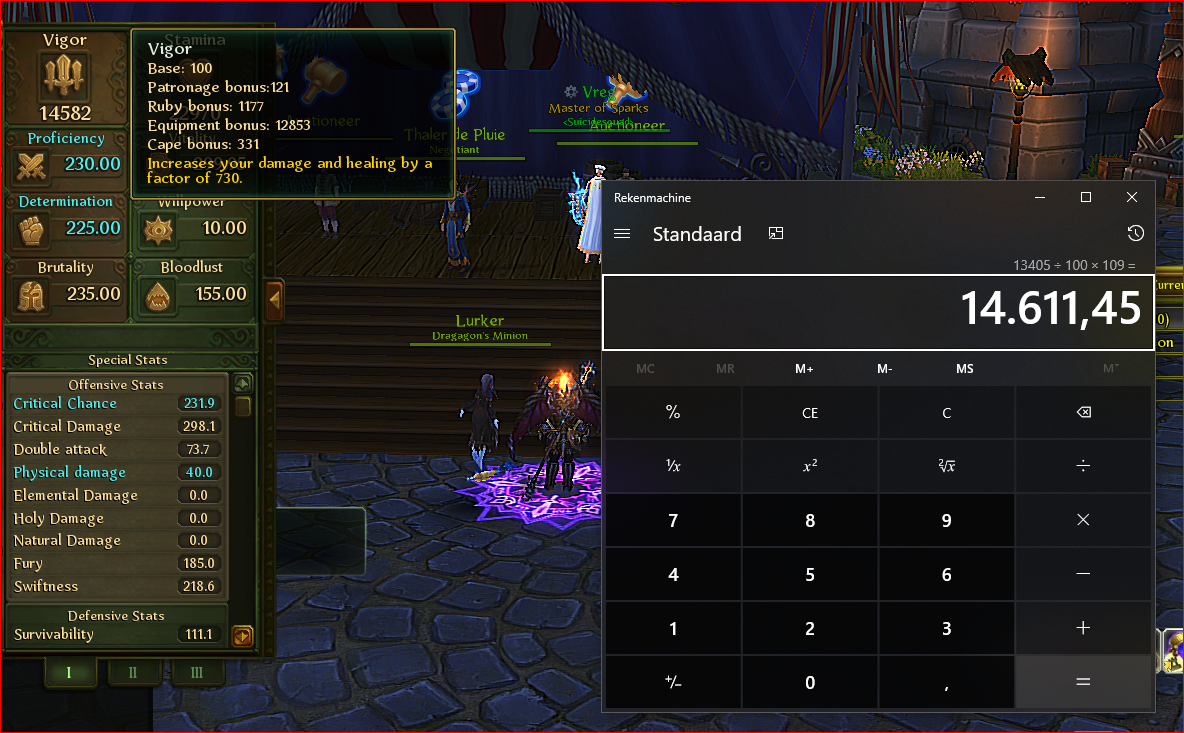Click the Willpower stat icon
Image resolution: width=1184 pixels, height=733 pixels.
[x=158, y=229]
